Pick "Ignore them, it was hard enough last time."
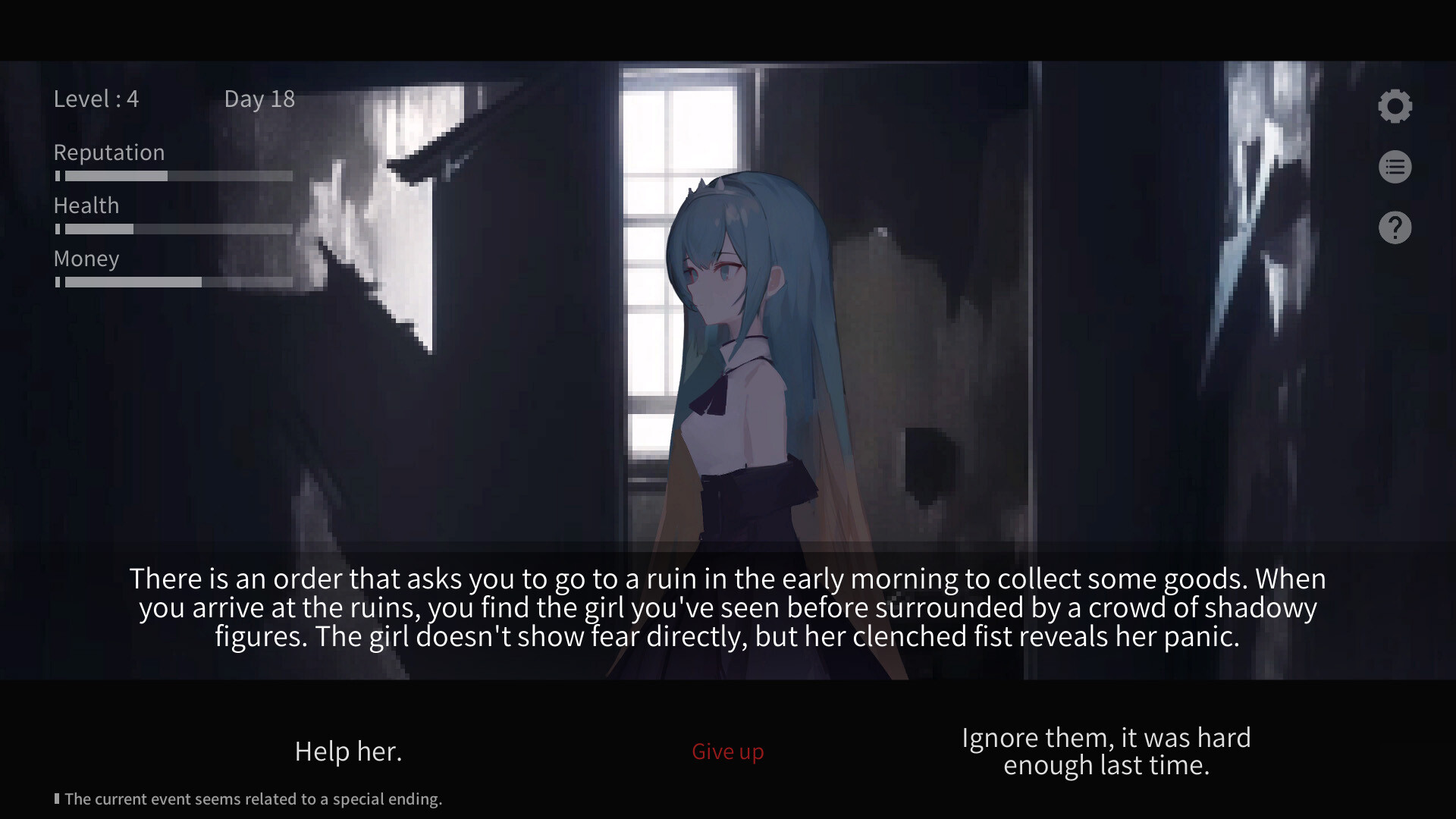This screenshot has width=1456, height=819. click(x=1106, y=751)
